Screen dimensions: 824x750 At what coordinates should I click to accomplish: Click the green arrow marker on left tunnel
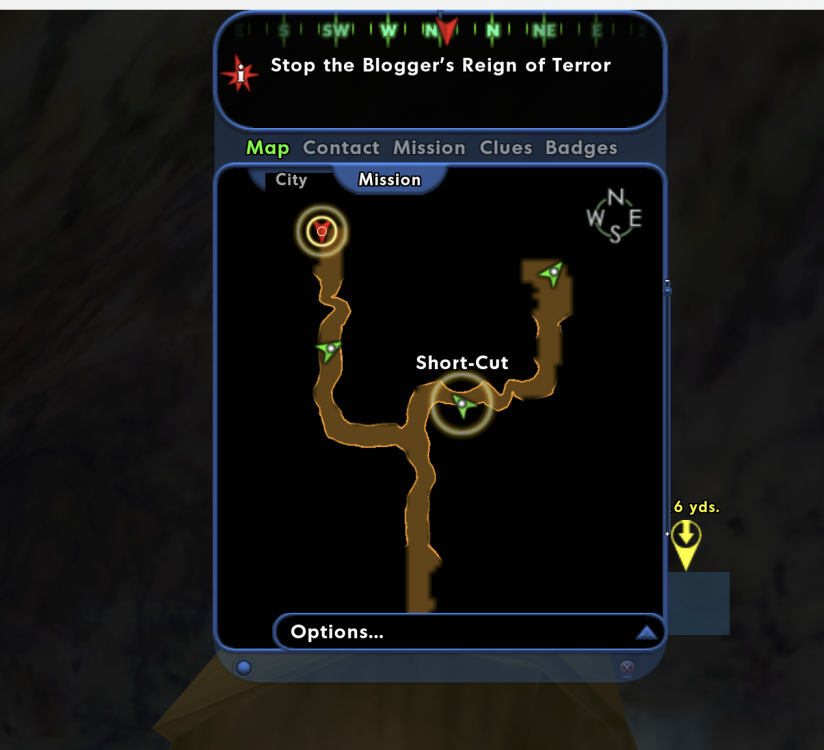point(329,348)
